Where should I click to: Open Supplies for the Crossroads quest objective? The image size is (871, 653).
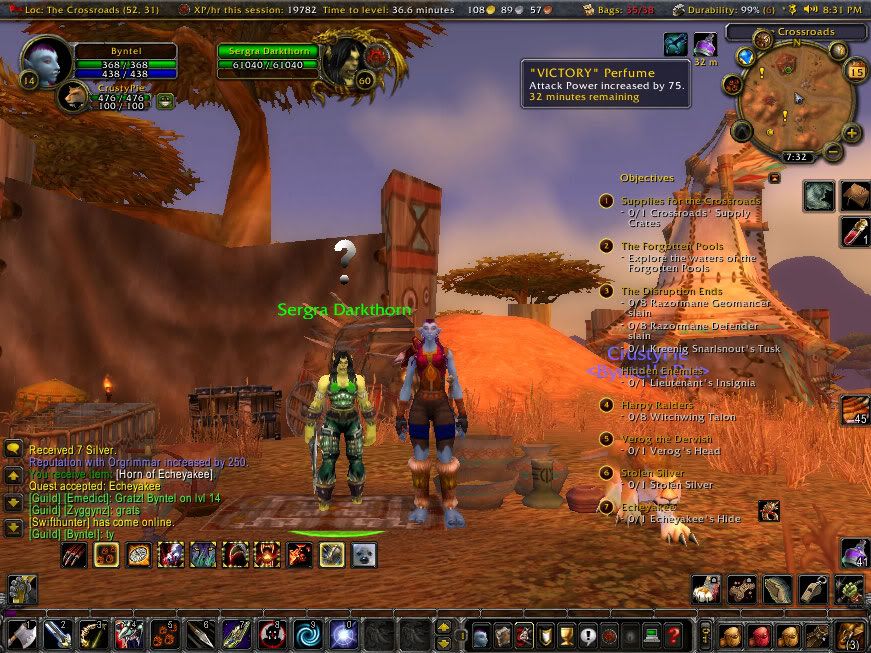(690, 201)
